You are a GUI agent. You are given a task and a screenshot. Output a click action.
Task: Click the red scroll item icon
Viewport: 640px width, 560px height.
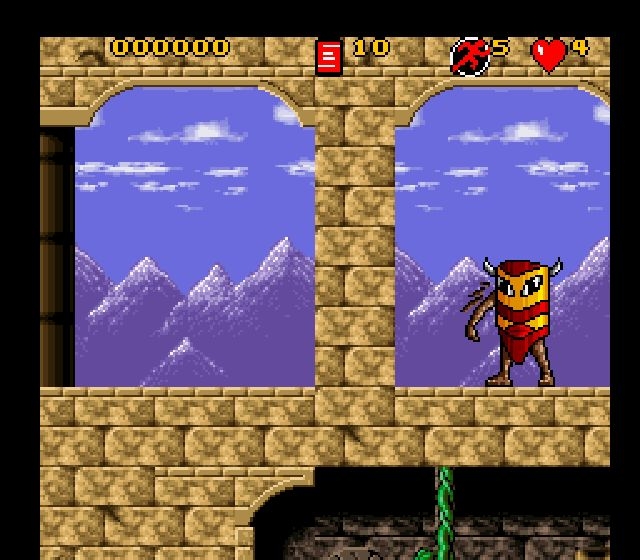click(328, 56)
